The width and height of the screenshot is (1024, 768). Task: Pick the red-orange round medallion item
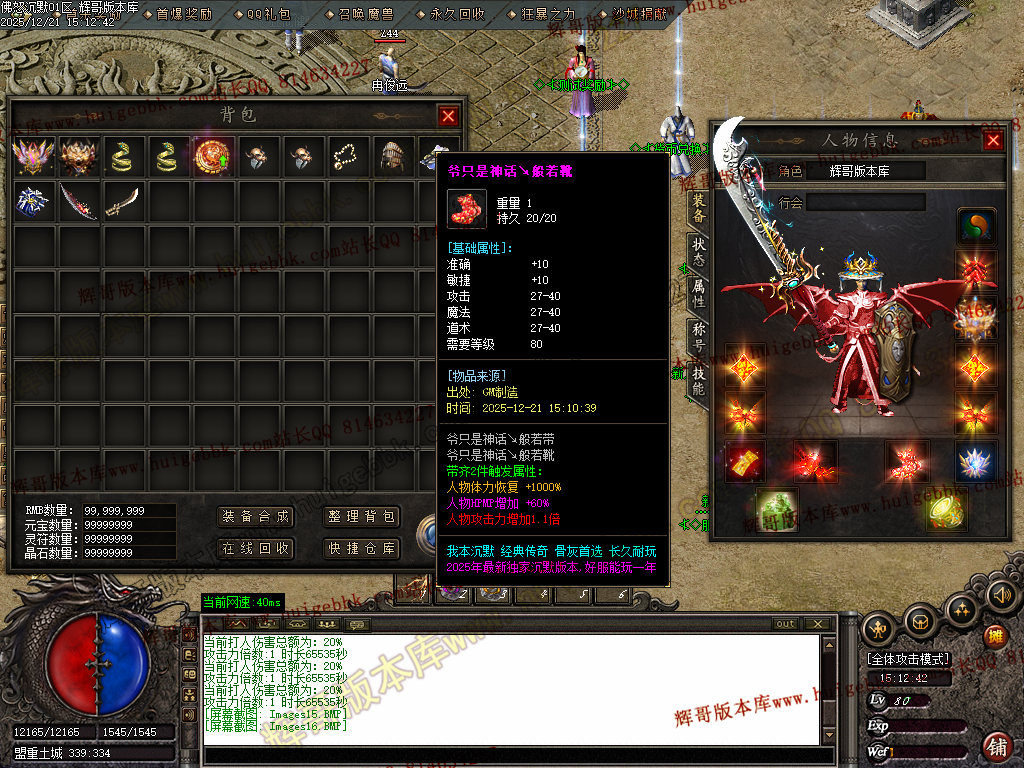212,157
